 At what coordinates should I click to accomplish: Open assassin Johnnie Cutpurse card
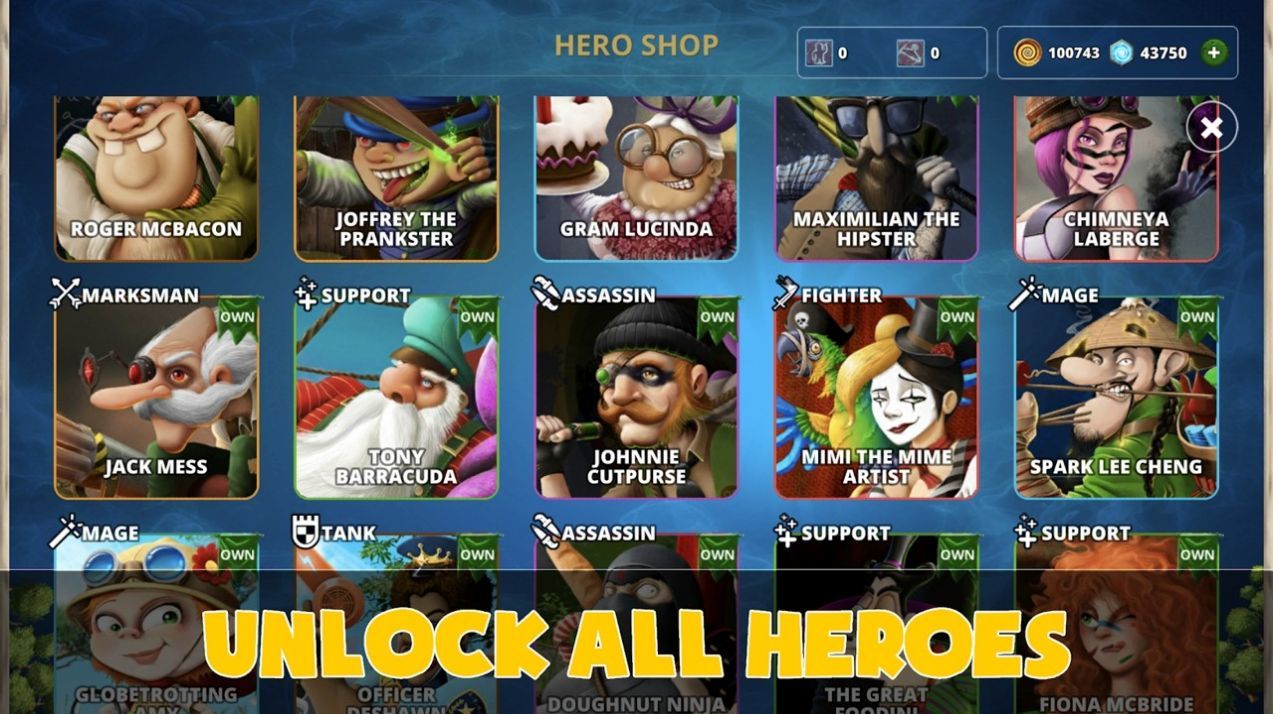(x=636, y=398)
